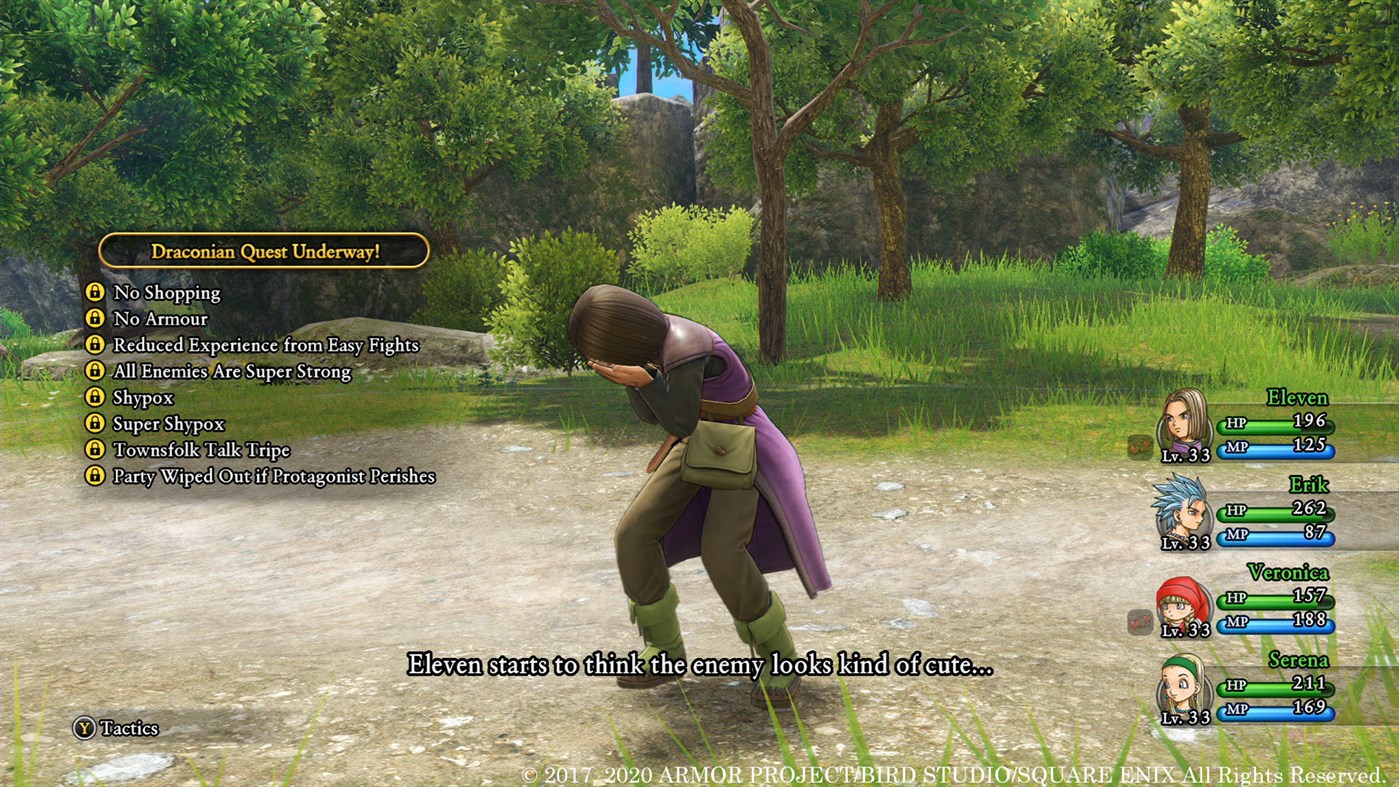
Task: Click the padlock icon beside "Shypox"
Action: click(x=97, y=398)
